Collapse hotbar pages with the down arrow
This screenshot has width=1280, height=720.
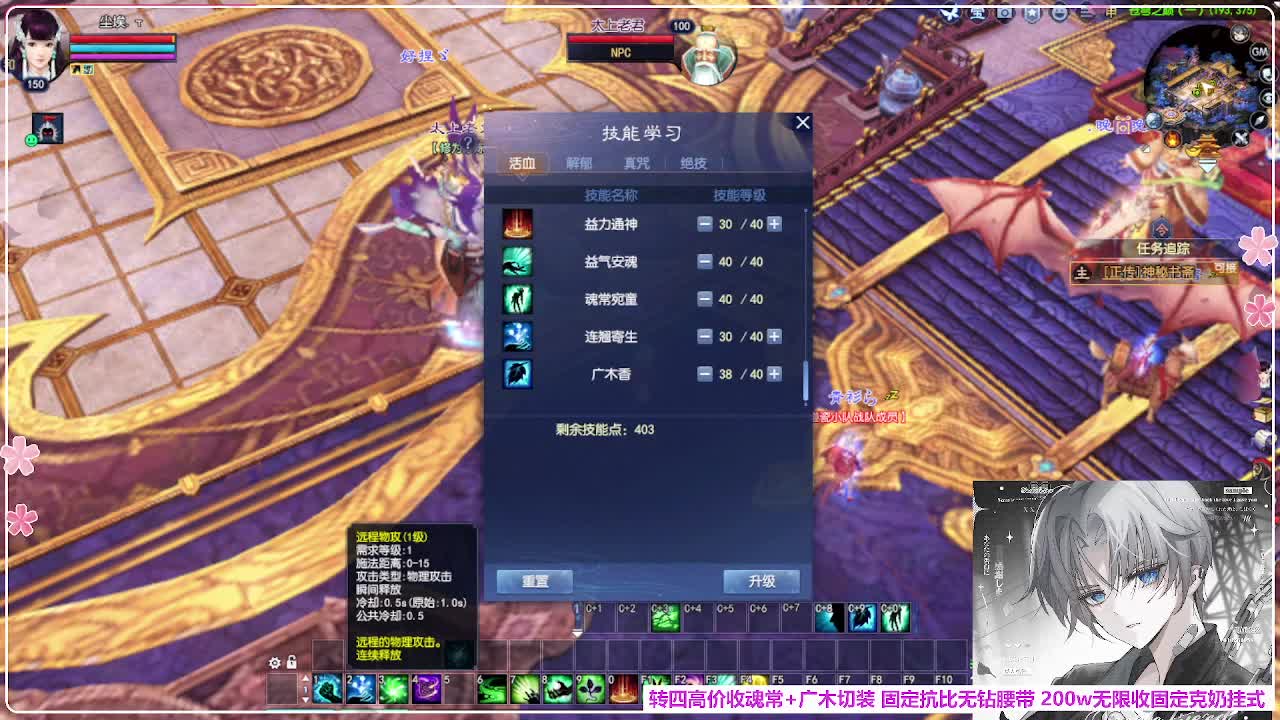(305, 699)
